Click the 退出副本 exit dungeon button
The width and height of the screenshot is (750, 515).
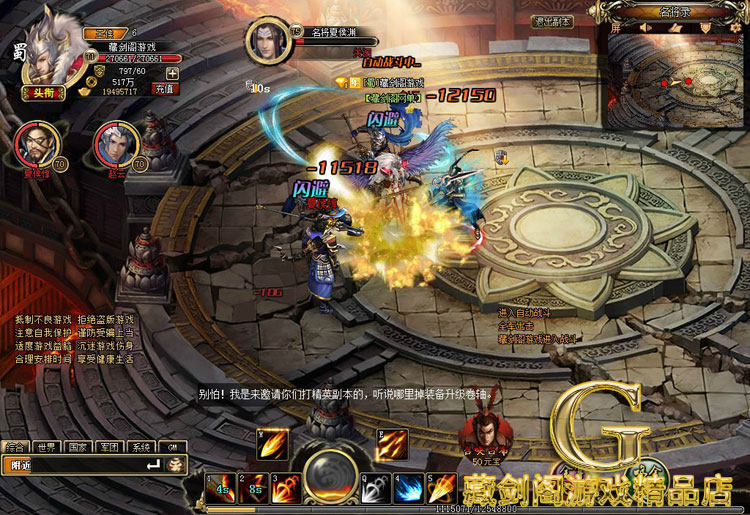pos(552,21)
